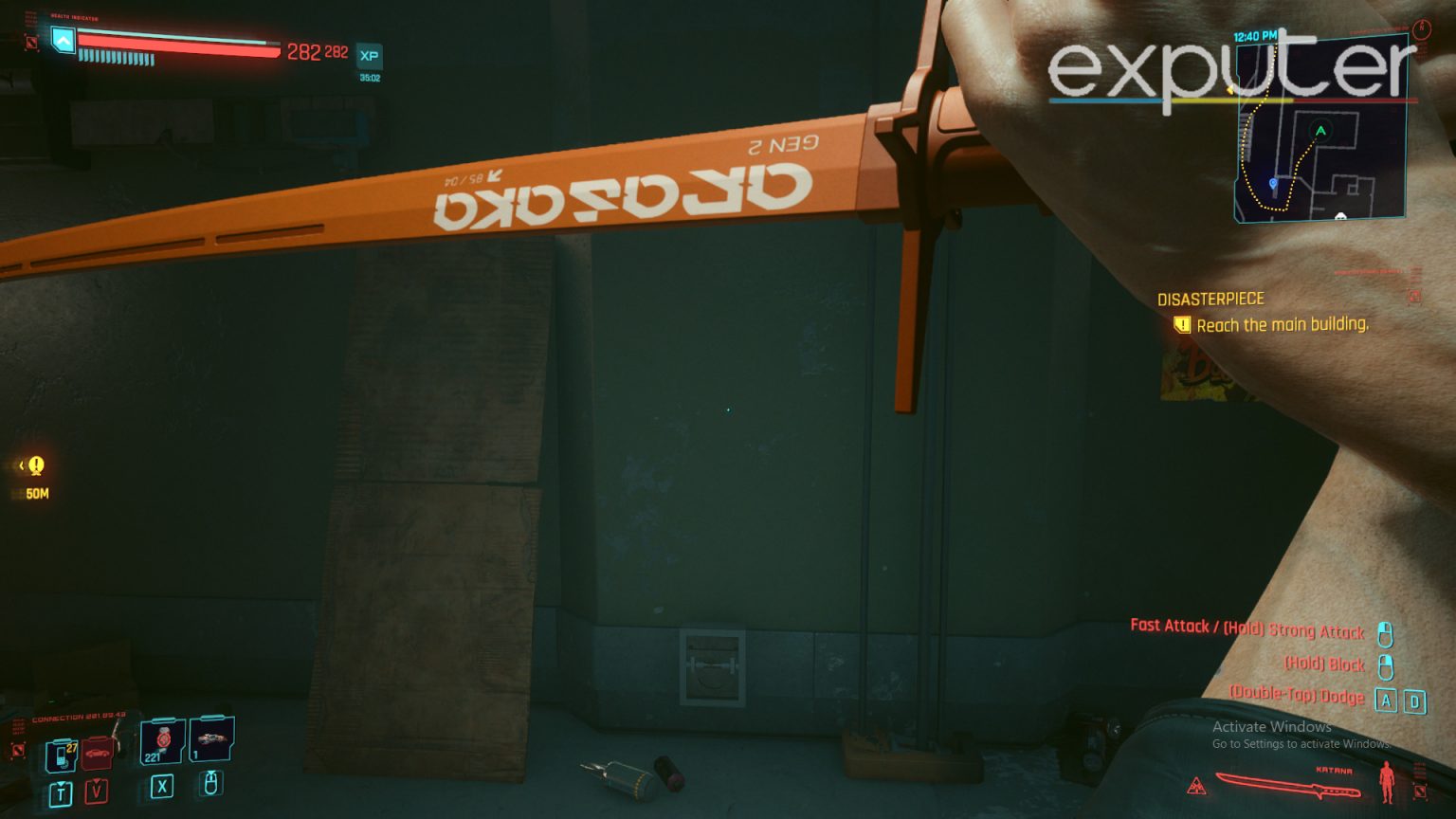Expand the V vehicle slot dropdown arrow
The height and width of the screenshot is (819, 1456).
(97, 781)
